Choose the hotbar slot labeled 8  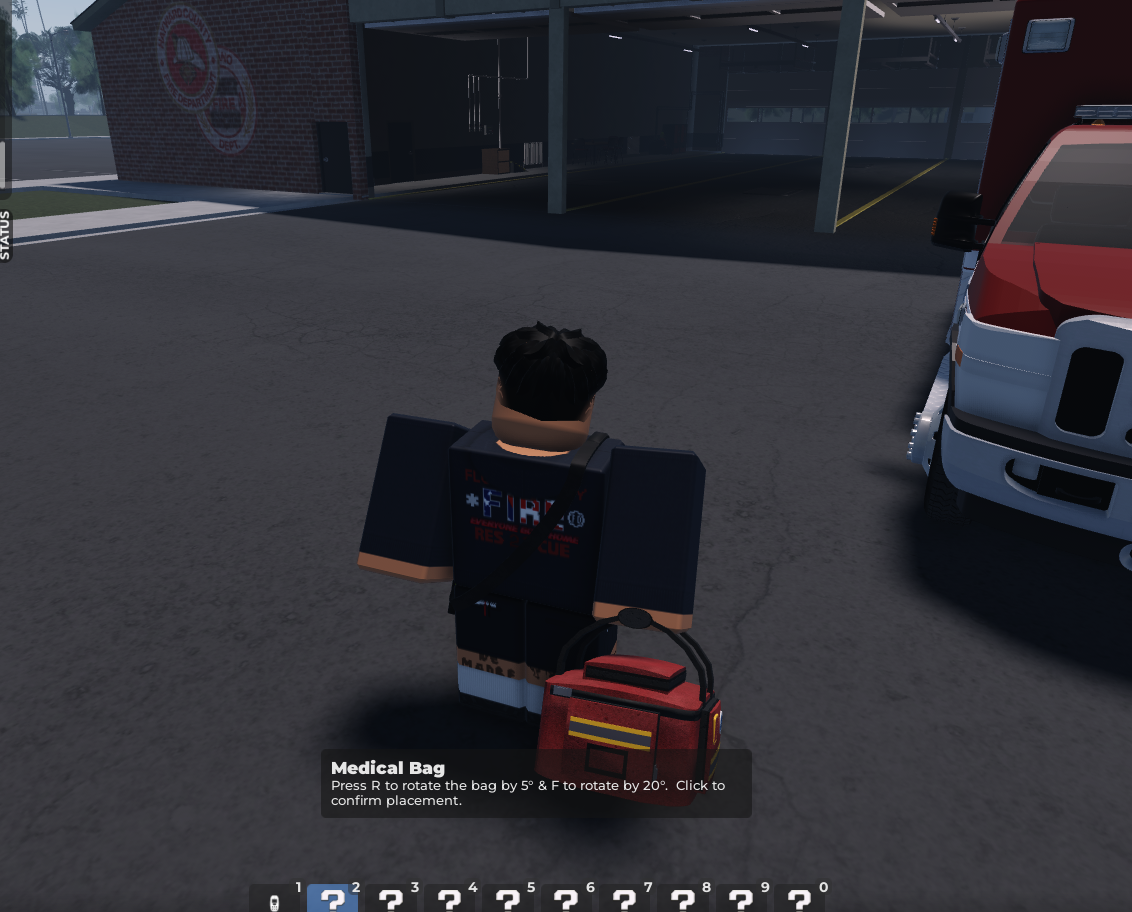coord(683,899)
